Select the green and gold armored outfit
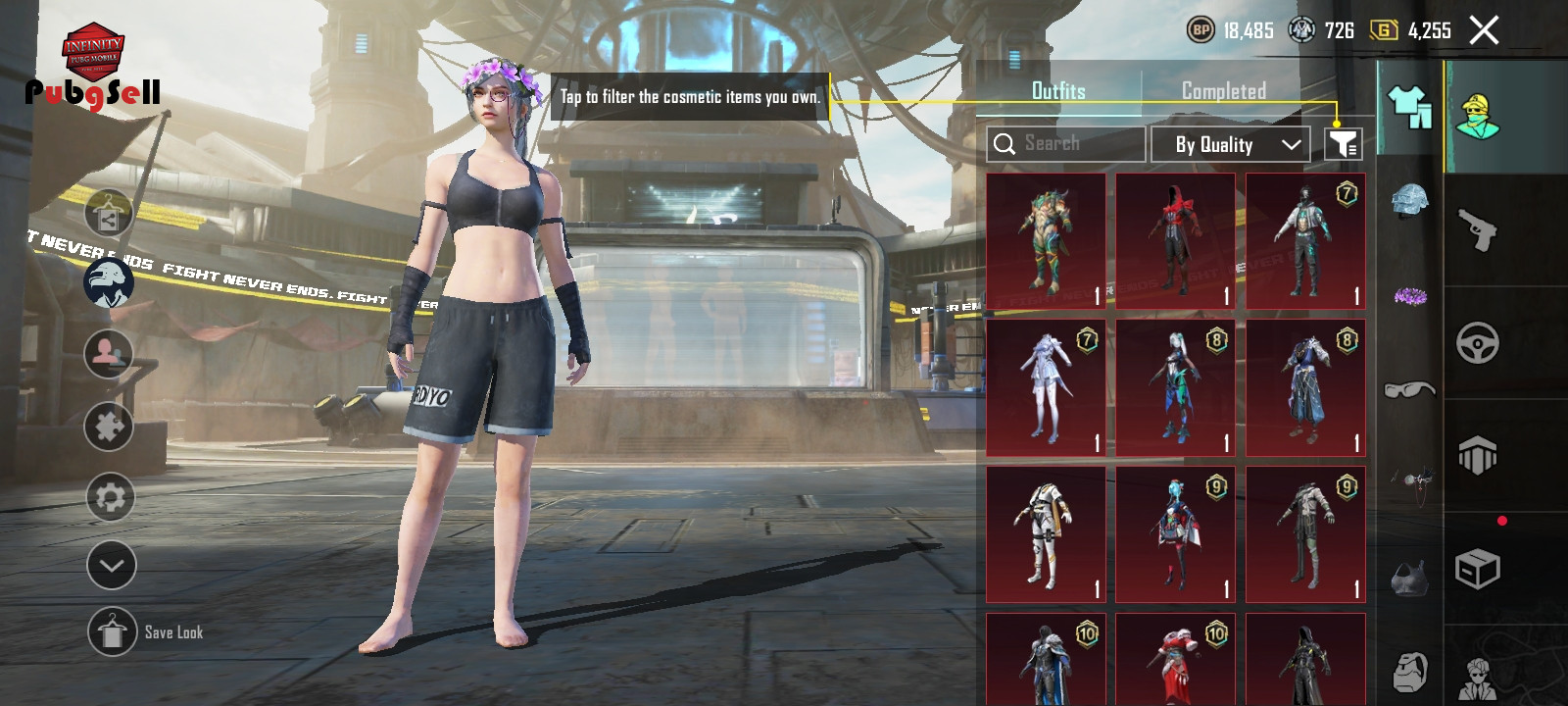The height and width of the screenshot is (706, 1568). tap(1046, 241)
